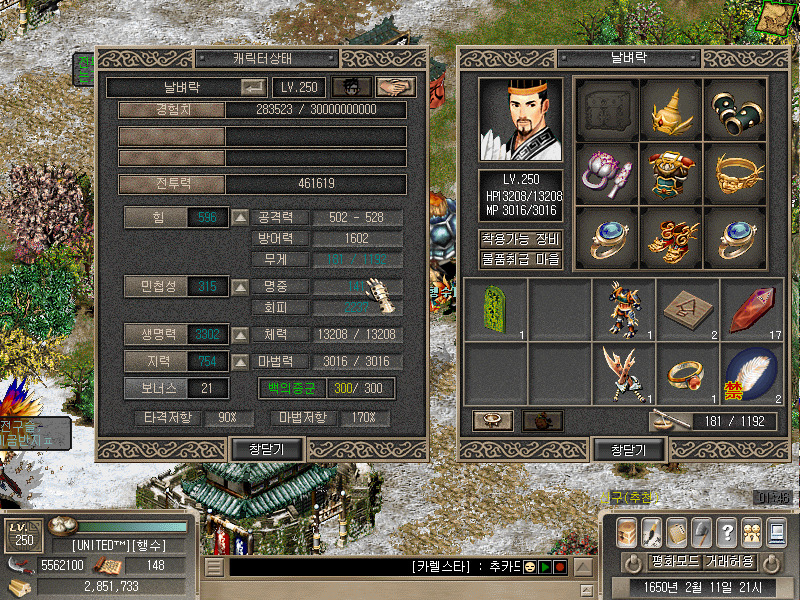Click the wearable equipment button under the portrait

click(x=521, y=239)
